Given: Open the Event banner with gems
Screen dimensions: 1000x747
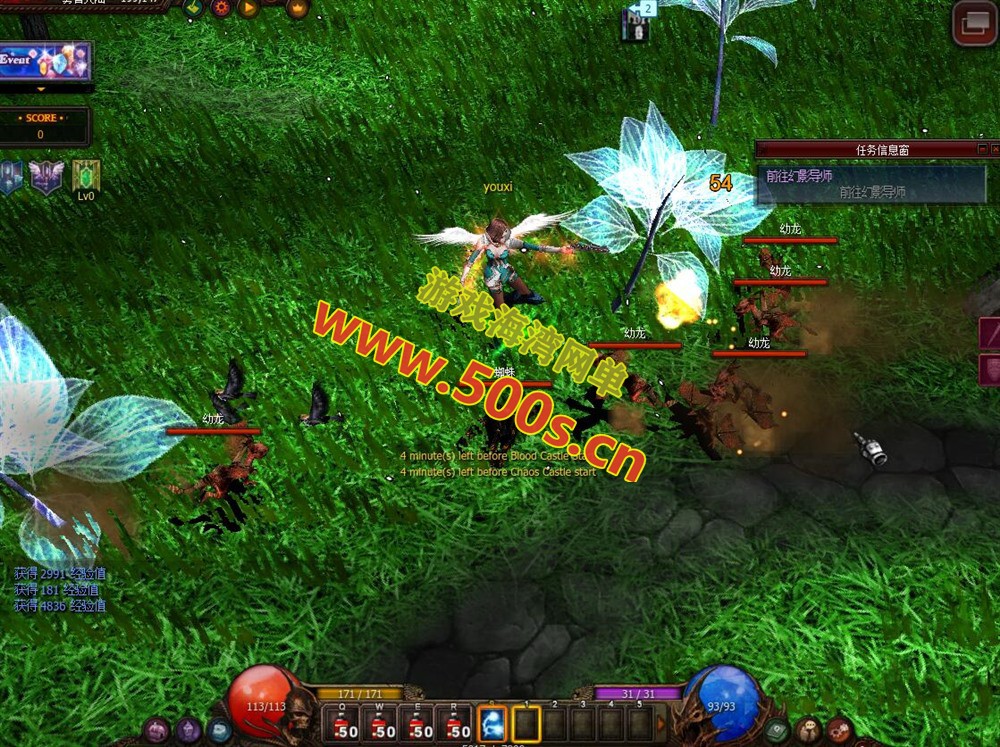Looking at the screenshot, I should pos(45,61).
